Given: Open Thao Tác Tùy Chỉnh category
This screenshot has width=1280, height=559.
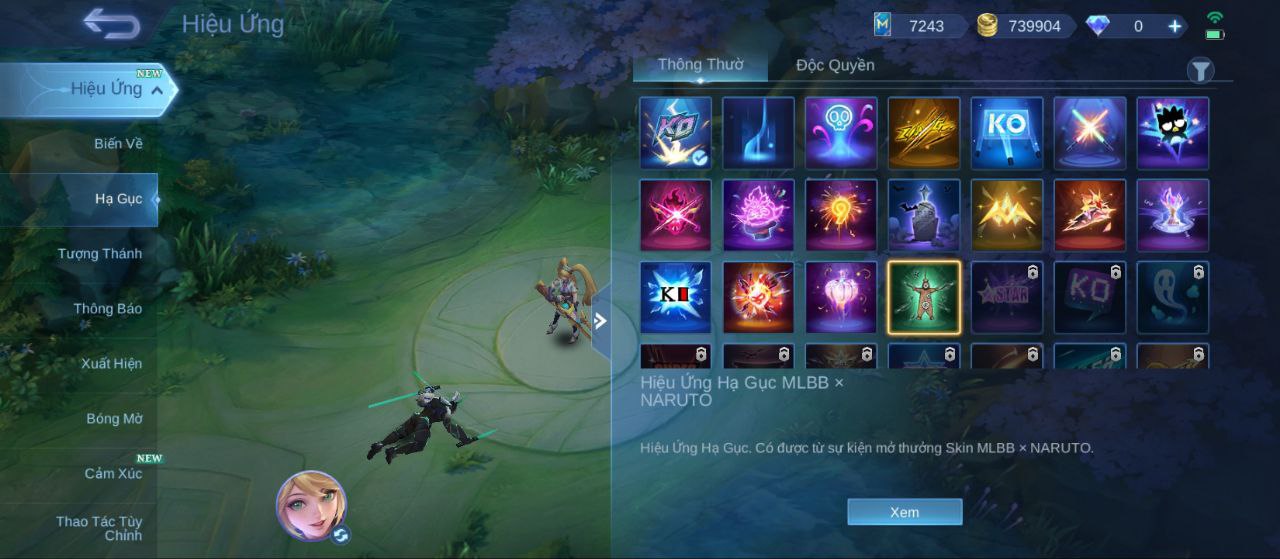Looking at the screenshot, I should tap(100, 528).
